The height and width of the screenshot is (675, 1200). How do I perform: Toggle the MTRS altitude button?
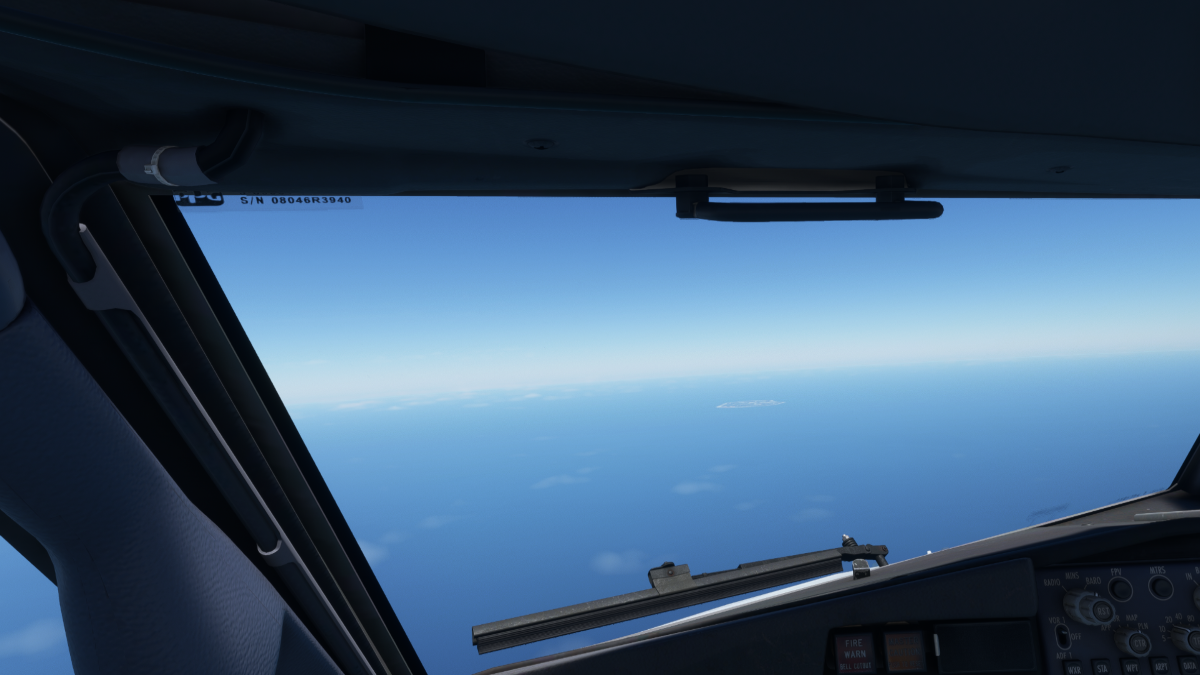coord(1160,587)
